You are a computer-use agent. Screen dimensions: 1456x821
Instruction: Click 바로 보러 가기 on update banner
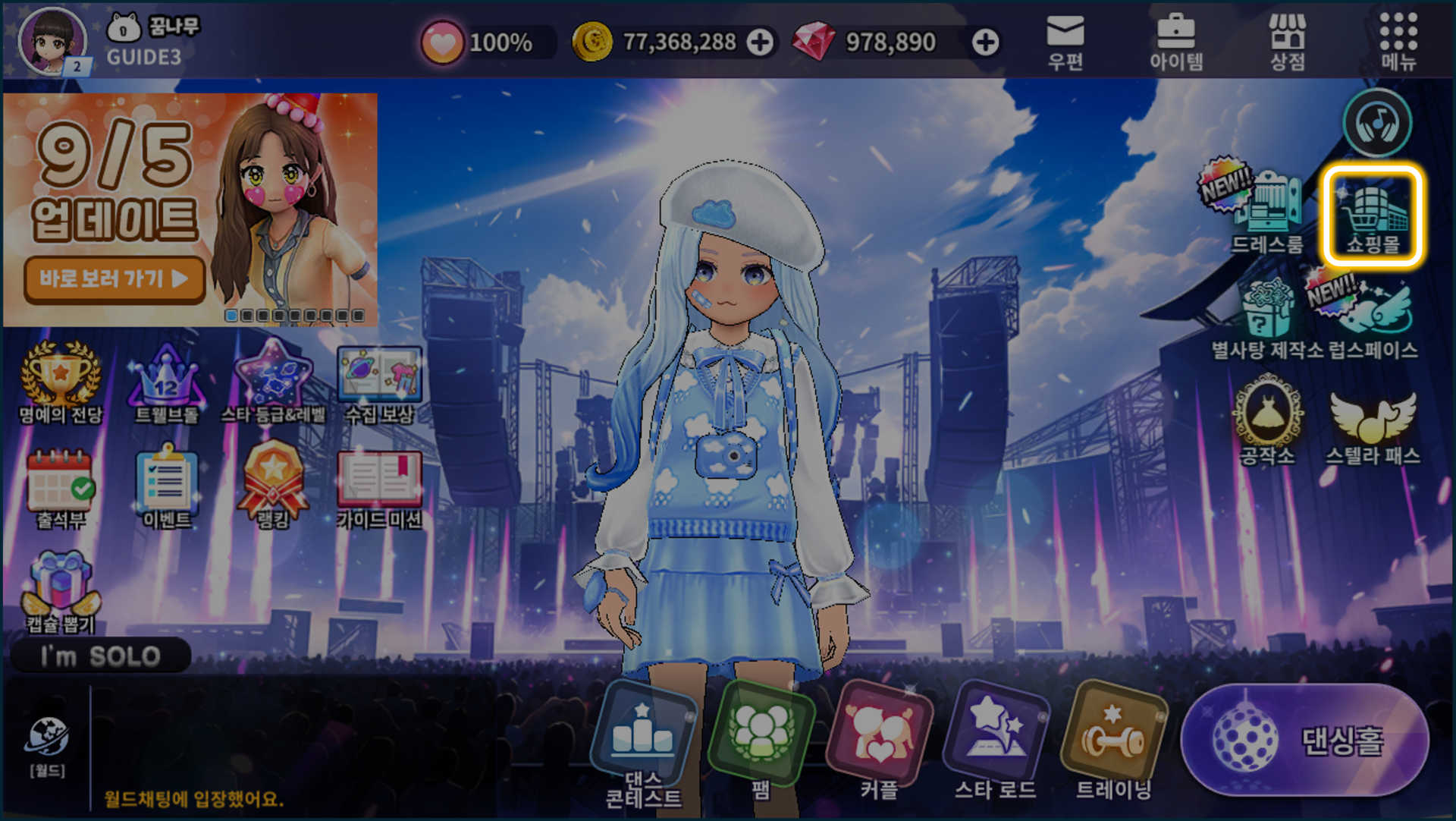(x=114, y=279)
